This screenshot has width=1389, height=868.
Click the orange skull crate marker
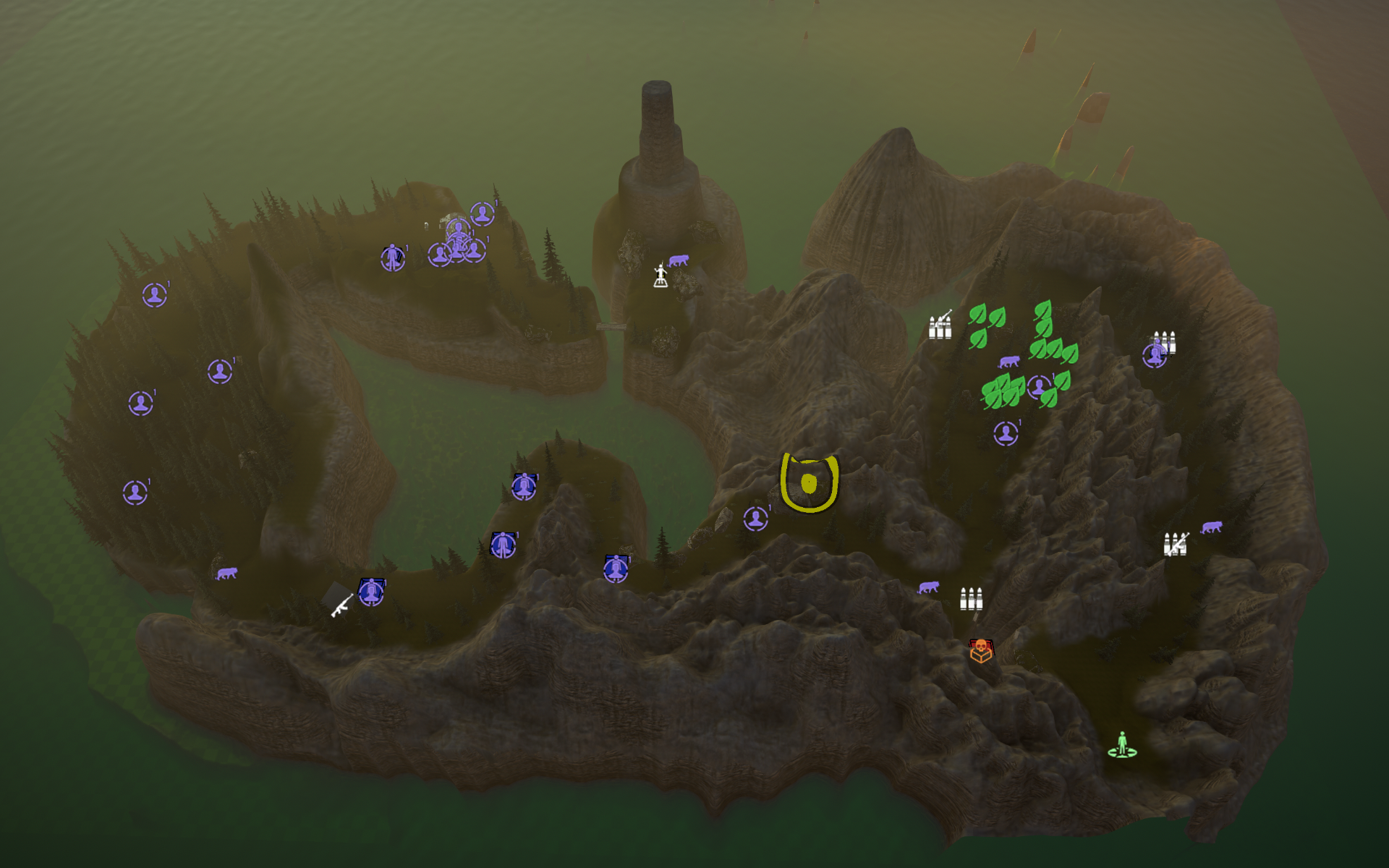980,650
